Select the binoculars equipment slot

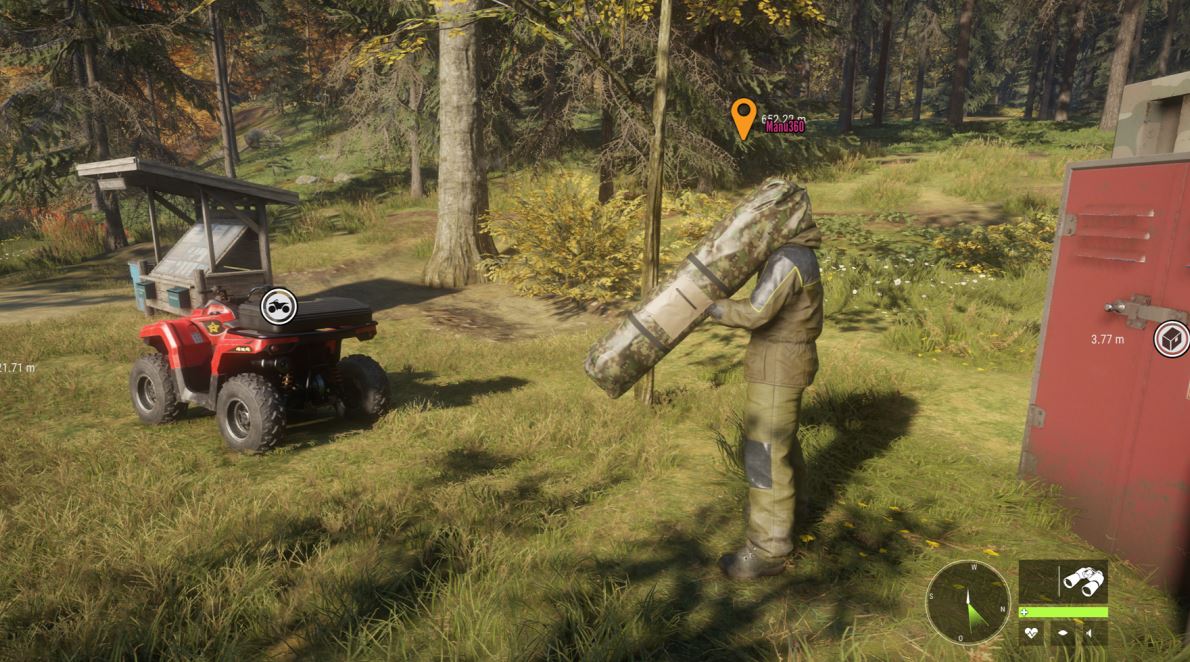(1083, 580)
